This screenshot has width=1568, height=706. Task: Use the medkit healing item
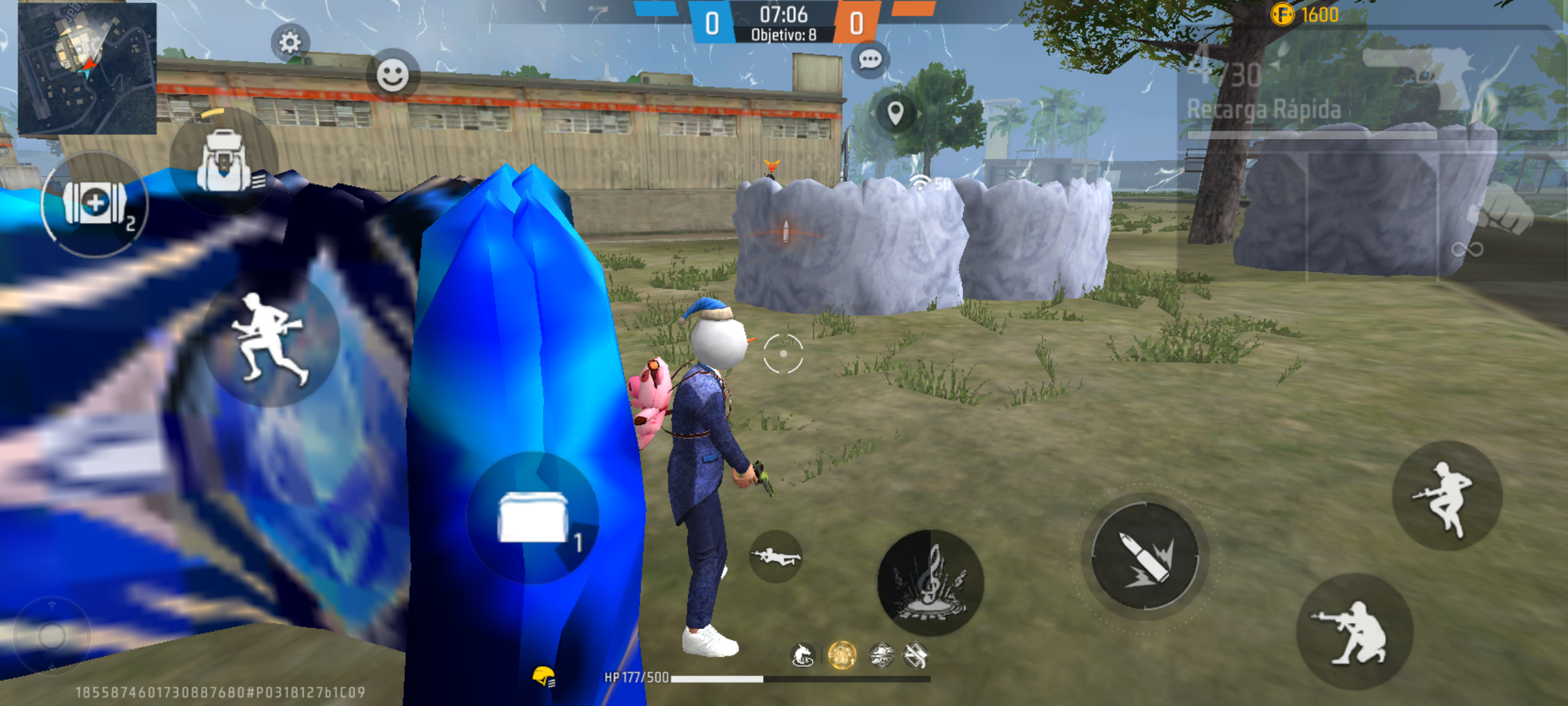tap(95, 204)
